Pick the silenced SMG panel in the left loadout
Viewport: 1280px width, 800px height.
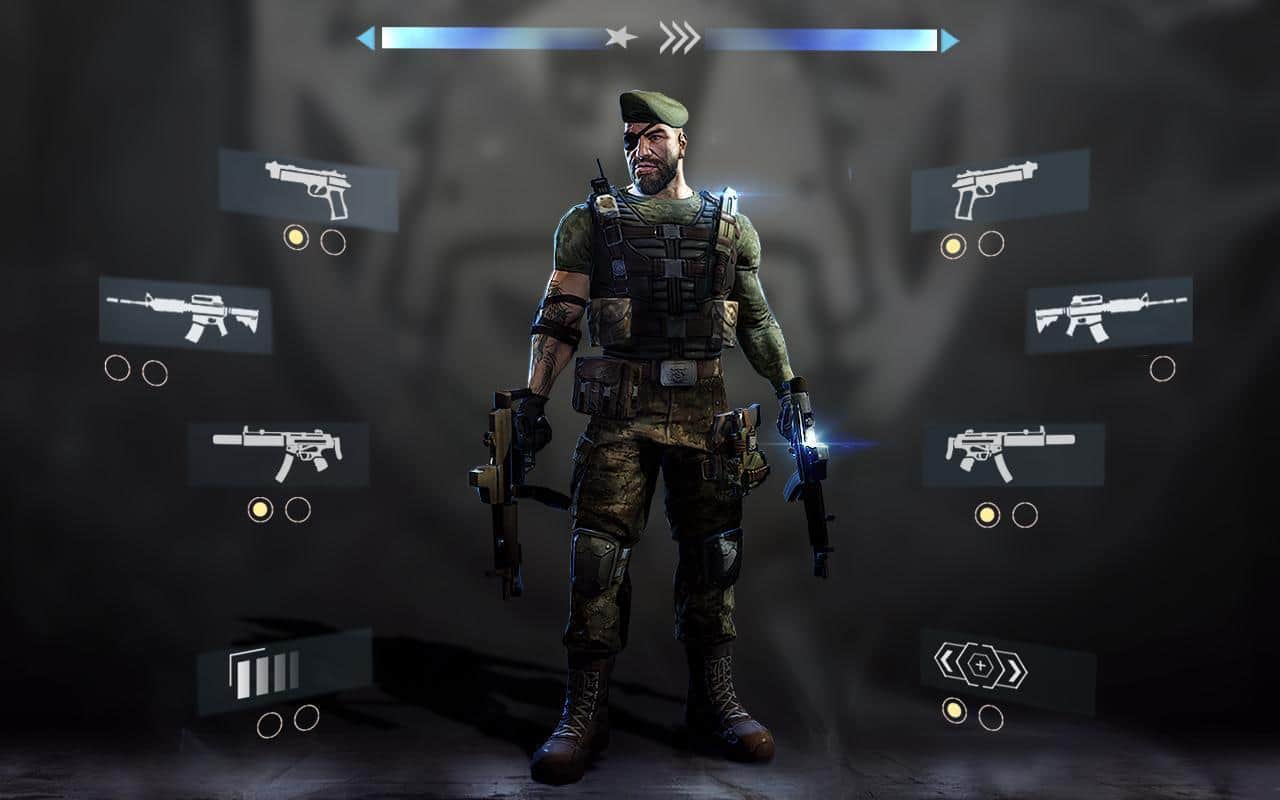pos(279,454)
